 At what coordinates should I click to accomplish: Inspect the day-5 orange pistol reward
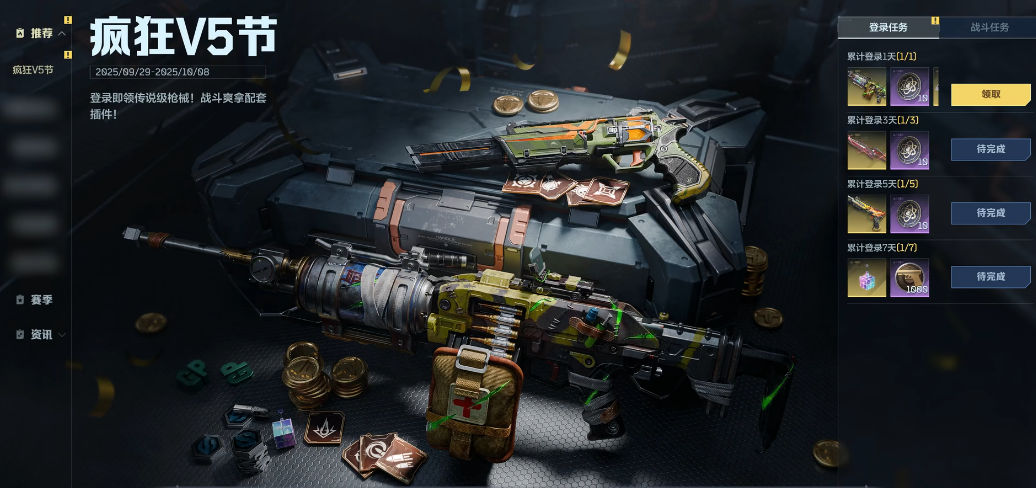click(866, 213)
